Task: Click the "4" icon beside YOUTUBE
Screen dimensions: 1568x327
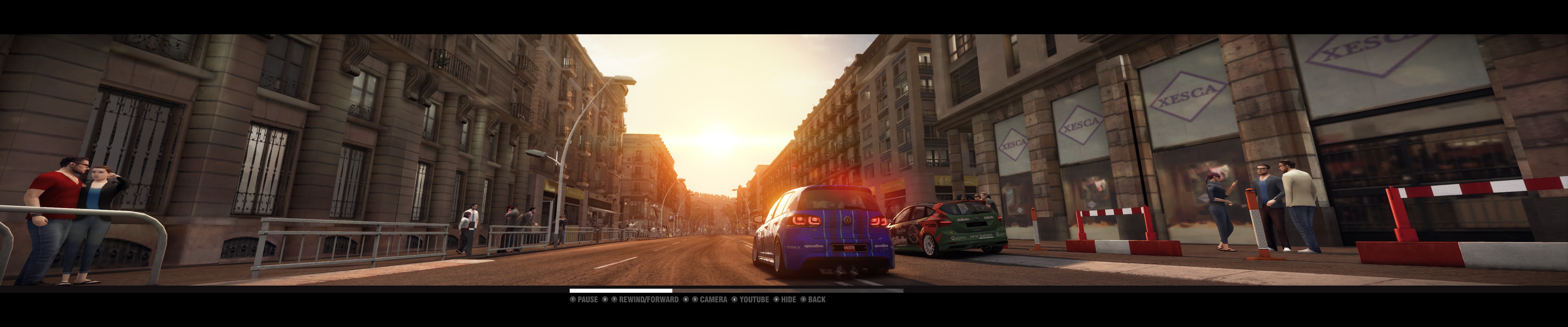Action: (x=734, y=300)
